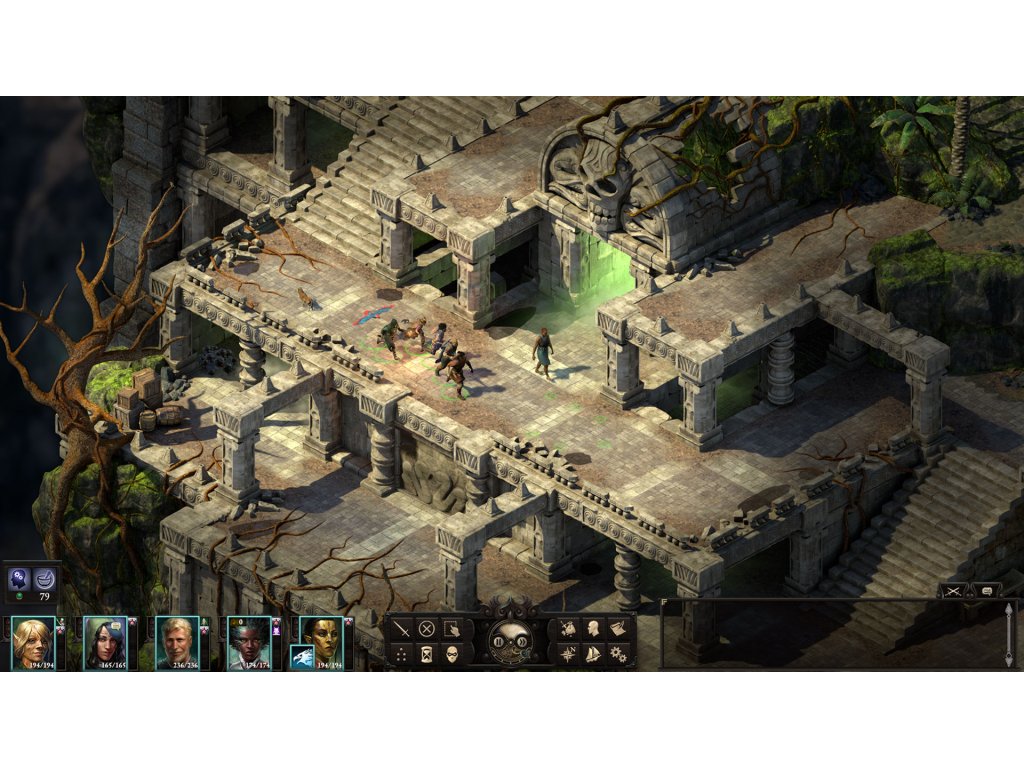Viewport: 1024px width, 768px height.
Task: Click the cancel action circle-X button
Action: pos(427,629)
